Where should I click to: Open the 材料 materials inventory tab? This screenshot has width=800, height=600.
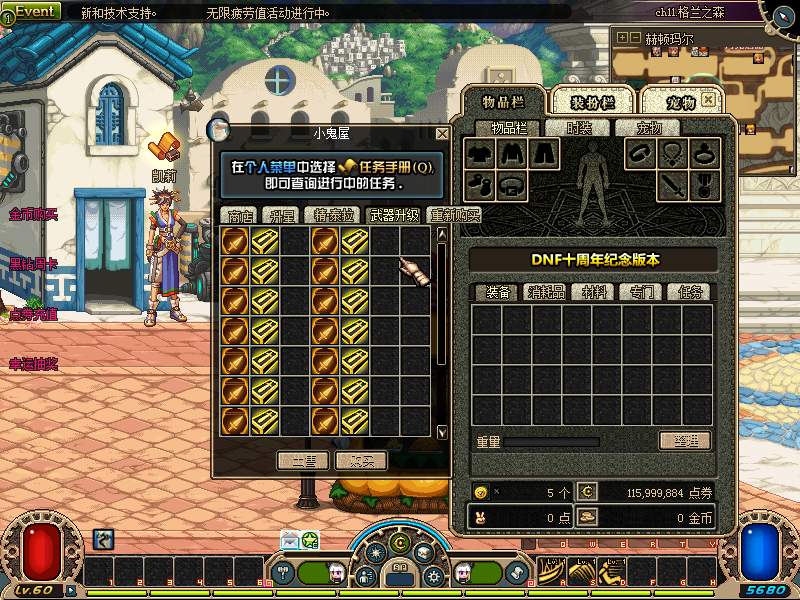click(x=594, y=292)
